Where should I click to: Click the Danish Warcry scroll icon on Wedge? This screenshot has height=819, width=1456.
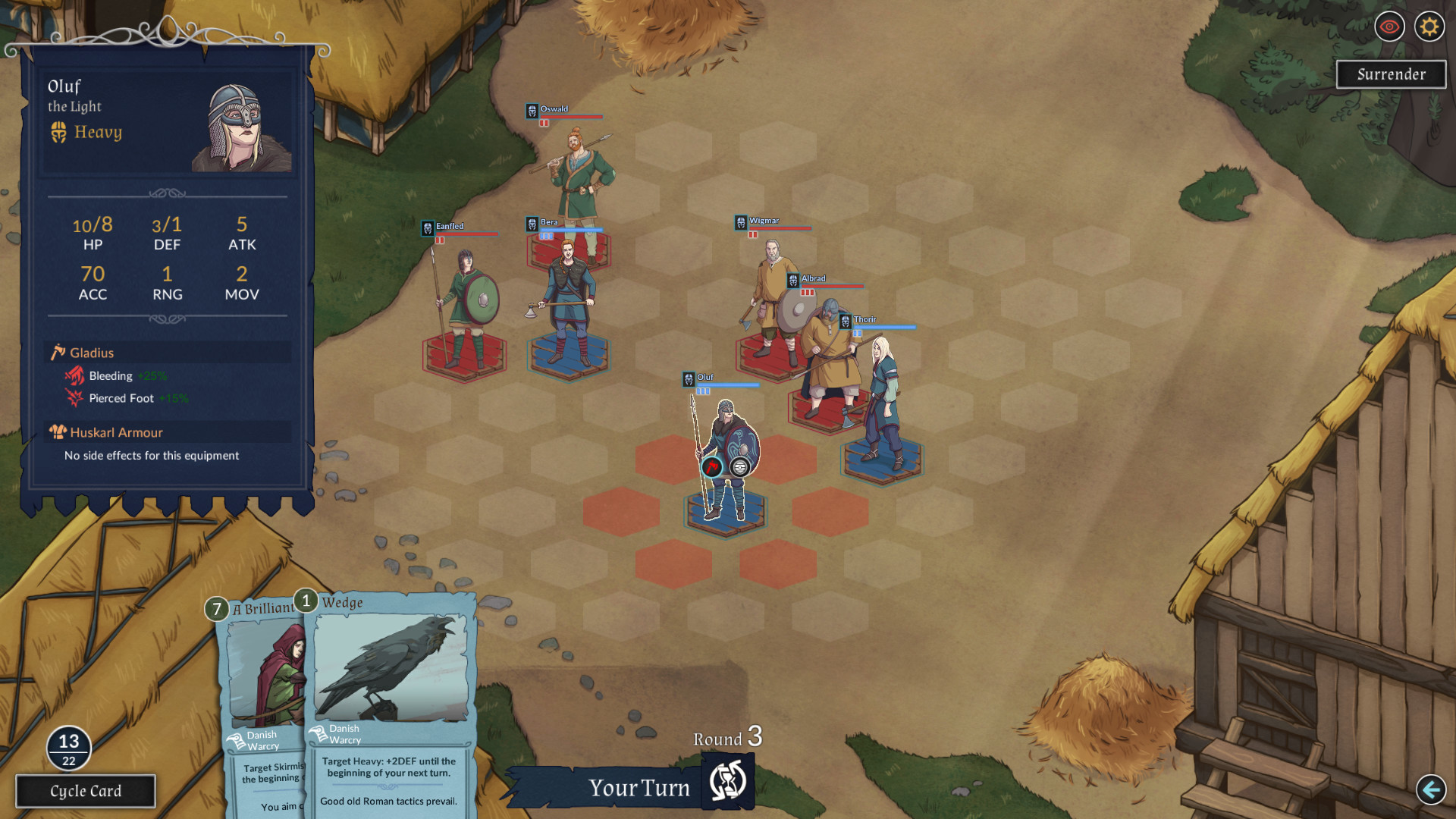[317, 735]
